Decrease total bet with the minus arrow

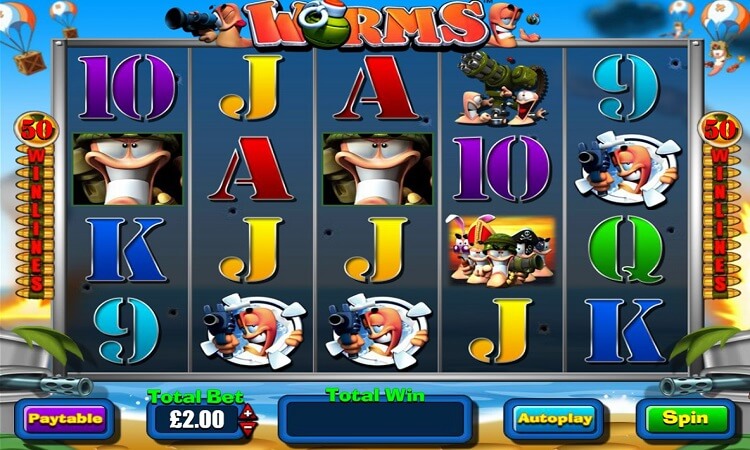(x=249, y=425)
